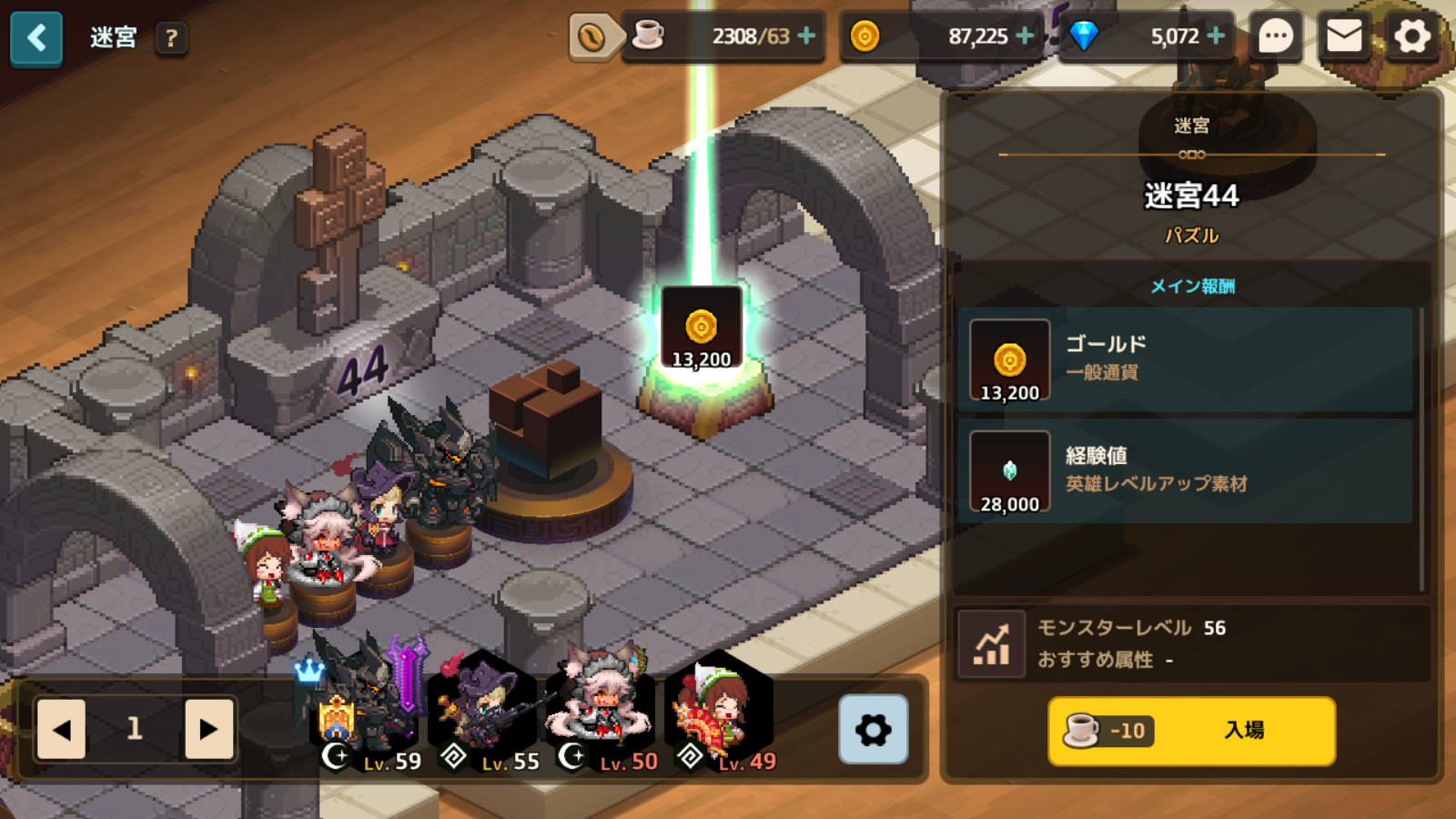This screenshot has height=819, width=1456.
Task: Select the Lv. 50 fox-eared hero
Action: [x=601, y=714]
